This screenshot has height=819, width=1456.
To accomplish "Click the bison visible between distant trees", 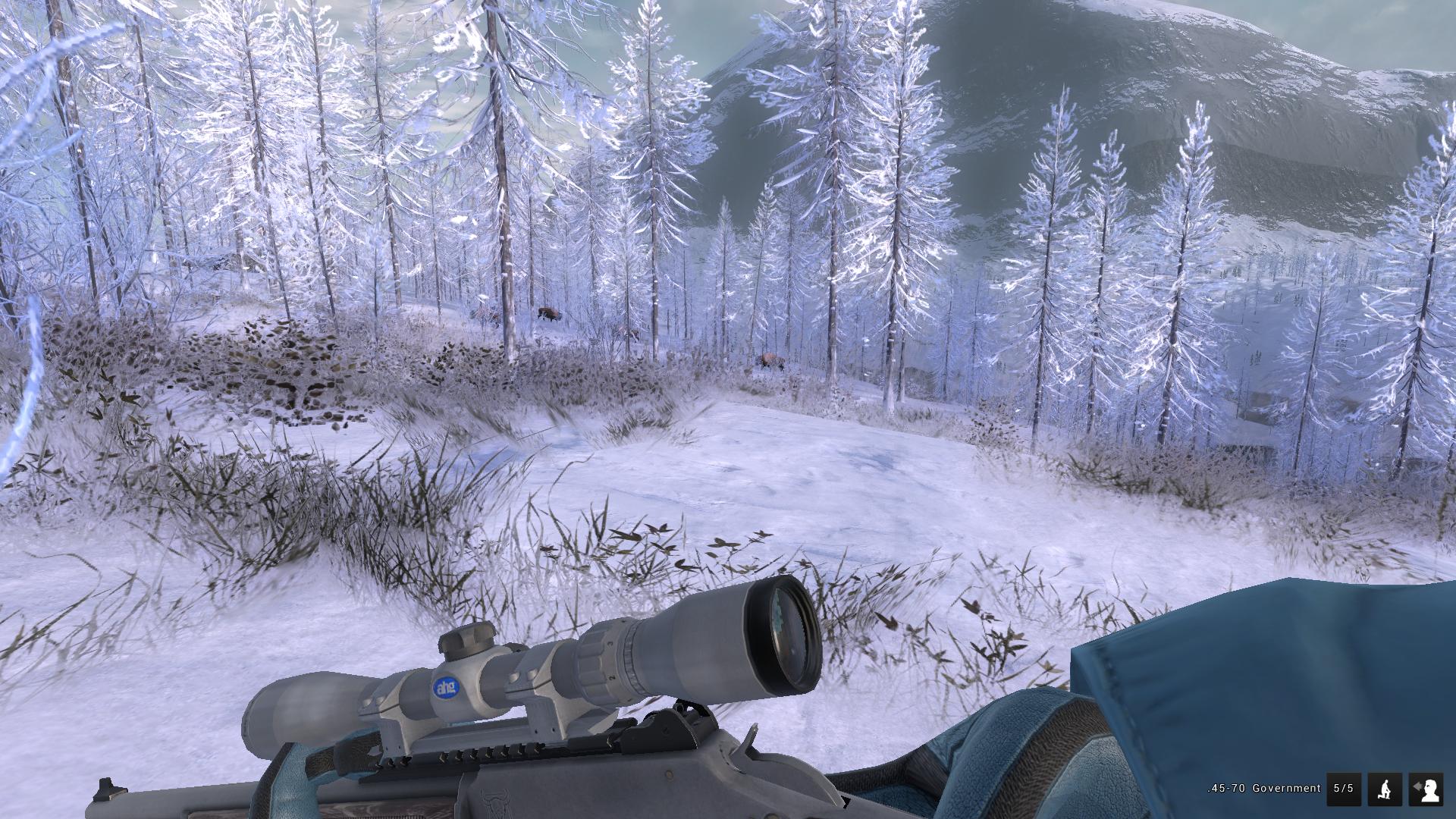I will pyautogui.click(x=550, y=311).
